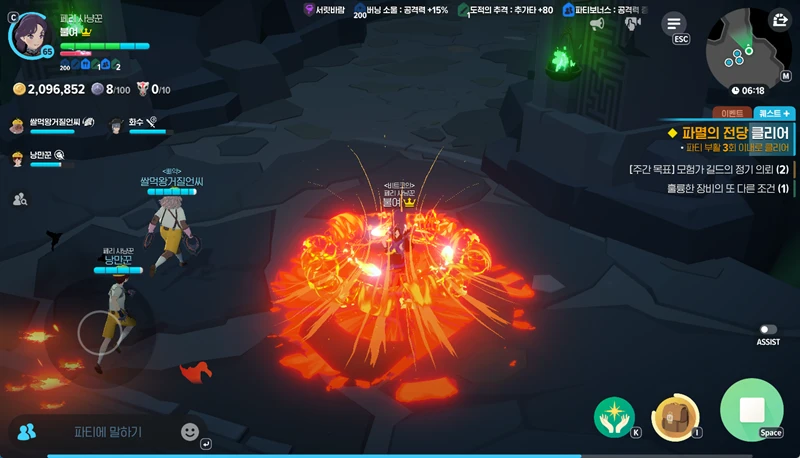Open the 파멸의 전당 클리어 quest objective

(x=729, y=133)
